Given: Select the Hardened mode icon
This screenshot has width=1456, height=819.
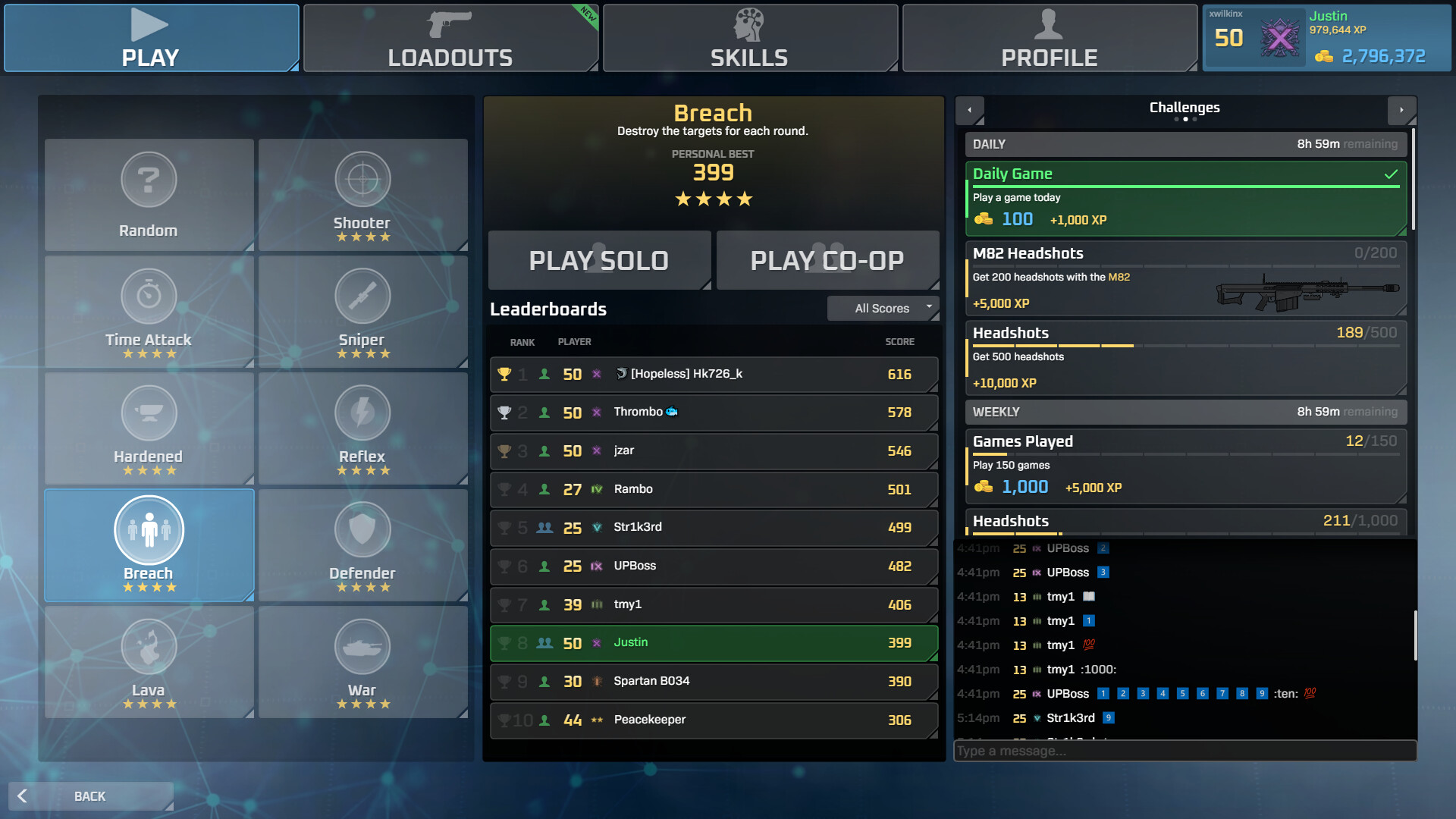Looking at the screenshot, I should click(149, 413).
